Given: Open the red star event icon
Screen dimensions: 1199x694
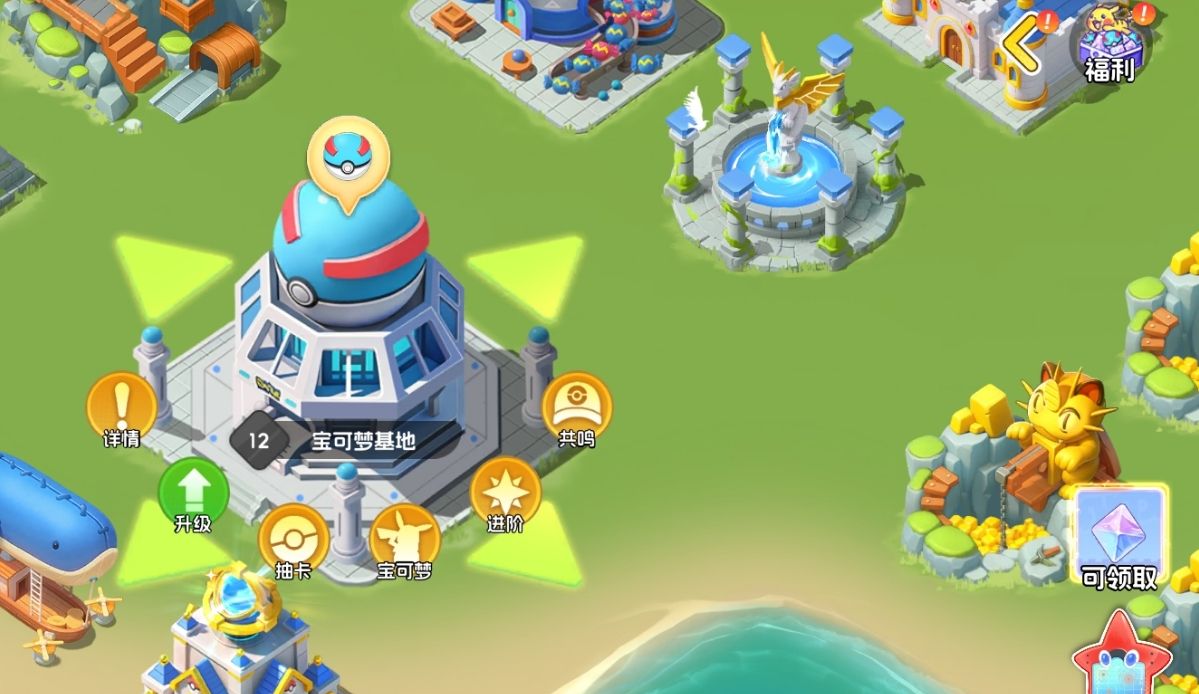Looking at the screenshot, I should click(x=1121, y=657).
